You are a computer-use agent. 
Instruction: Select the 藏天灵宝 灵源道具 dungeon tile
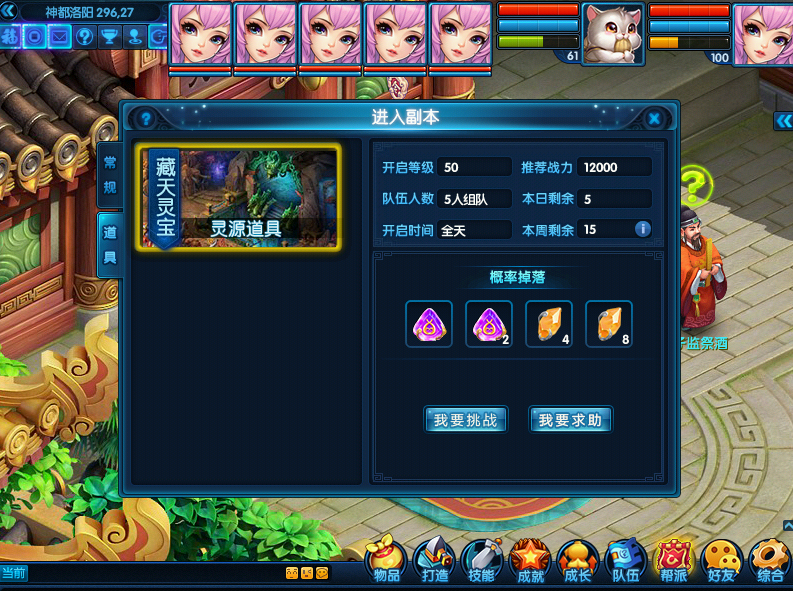click(x=240, y=198)
